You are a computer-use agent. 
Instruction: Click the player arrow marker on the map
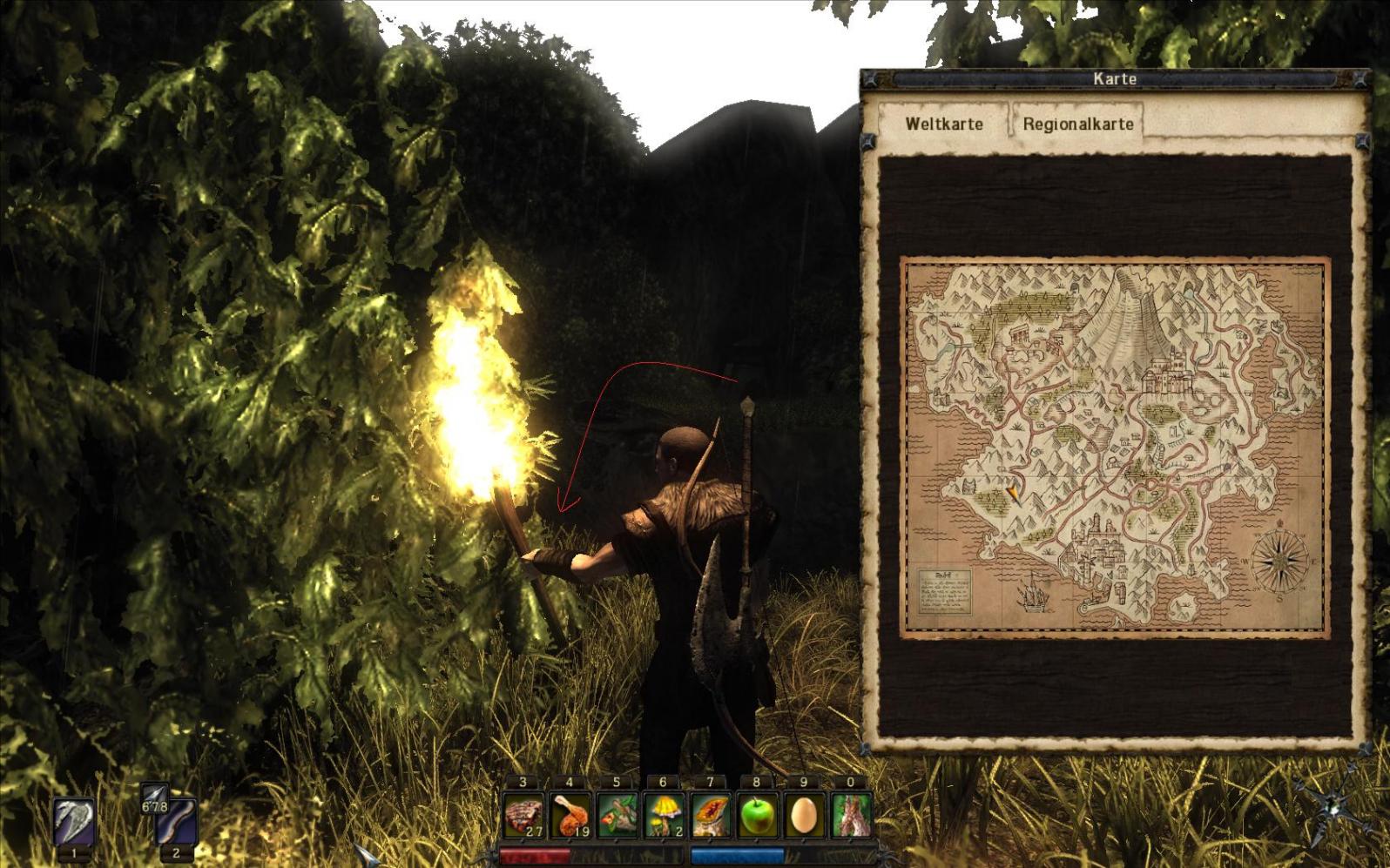[x=1013, y=495]
